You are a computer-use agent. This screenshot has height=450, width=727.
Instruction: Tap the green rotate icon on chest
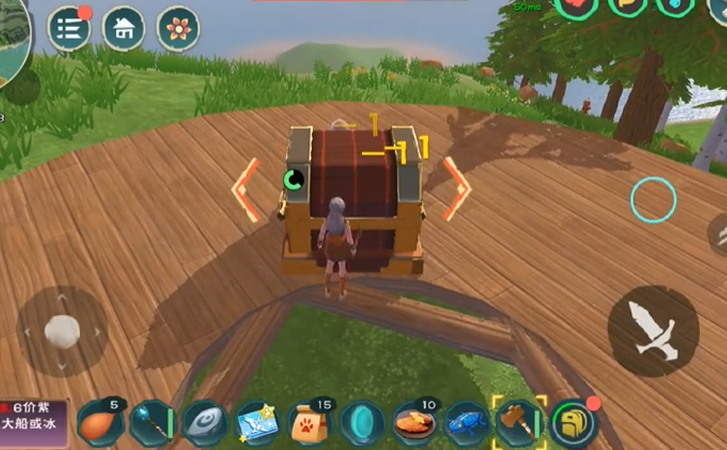(x=293, y=181)
